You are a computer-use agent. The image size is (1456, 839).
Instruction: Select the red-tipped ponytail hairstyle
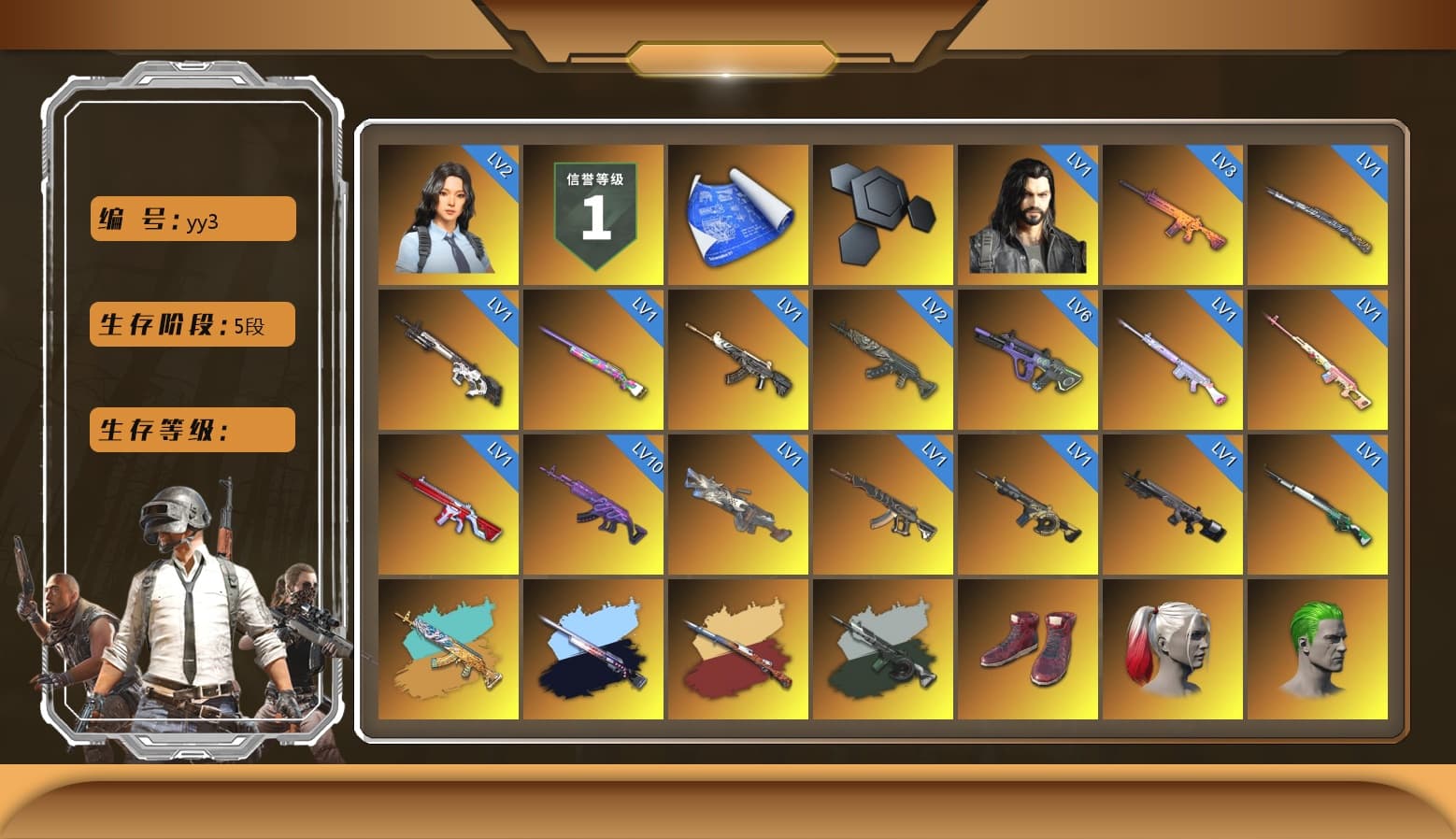tap(1173, 649)
